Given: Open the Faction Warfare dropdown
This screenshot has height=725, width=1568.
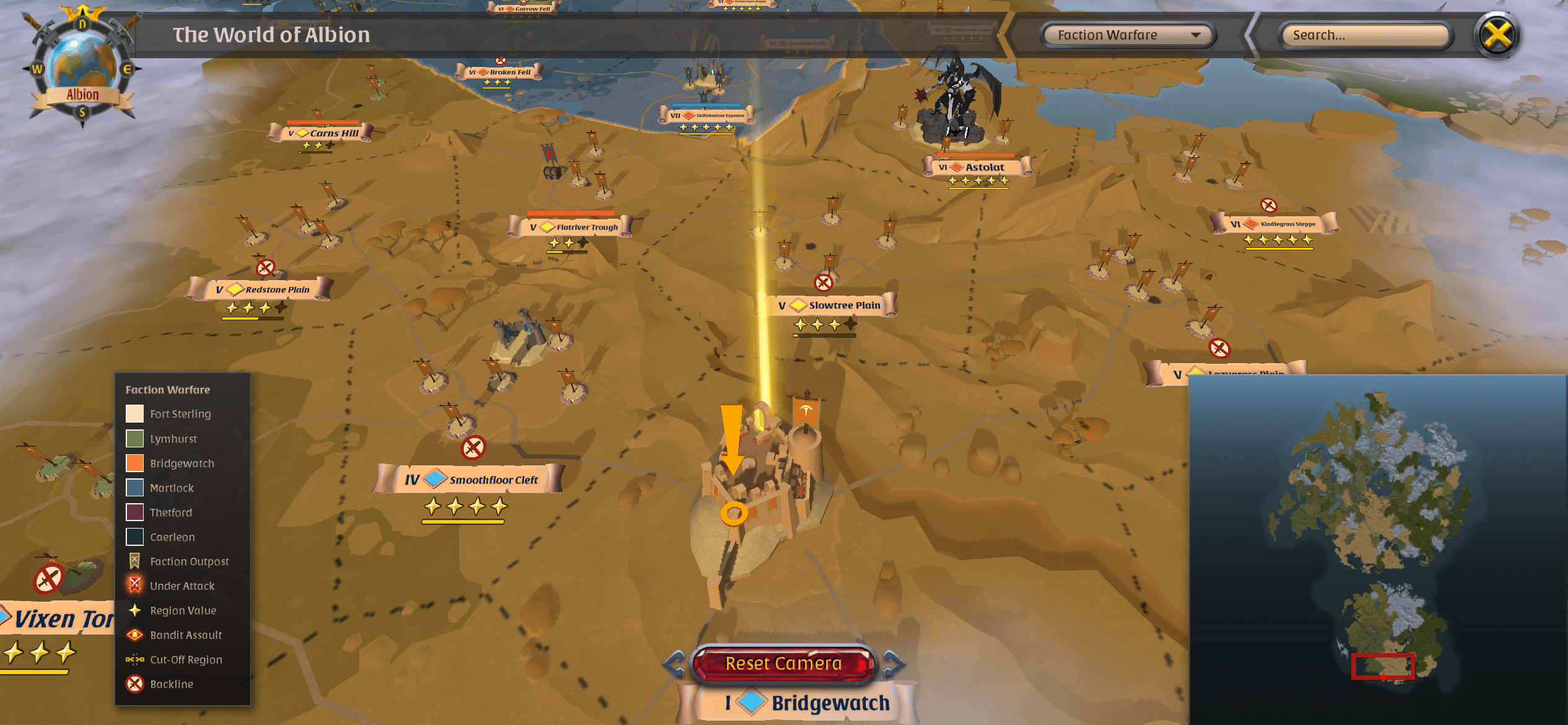Looking at the screenshot, I should pos(1125,35).
